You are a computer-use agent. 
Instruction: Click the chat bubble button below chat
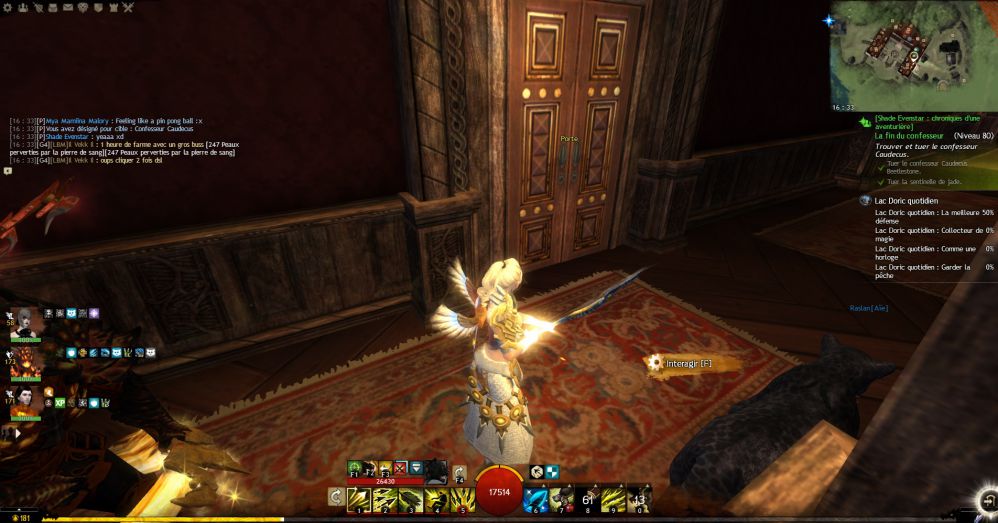click(8, 171)
